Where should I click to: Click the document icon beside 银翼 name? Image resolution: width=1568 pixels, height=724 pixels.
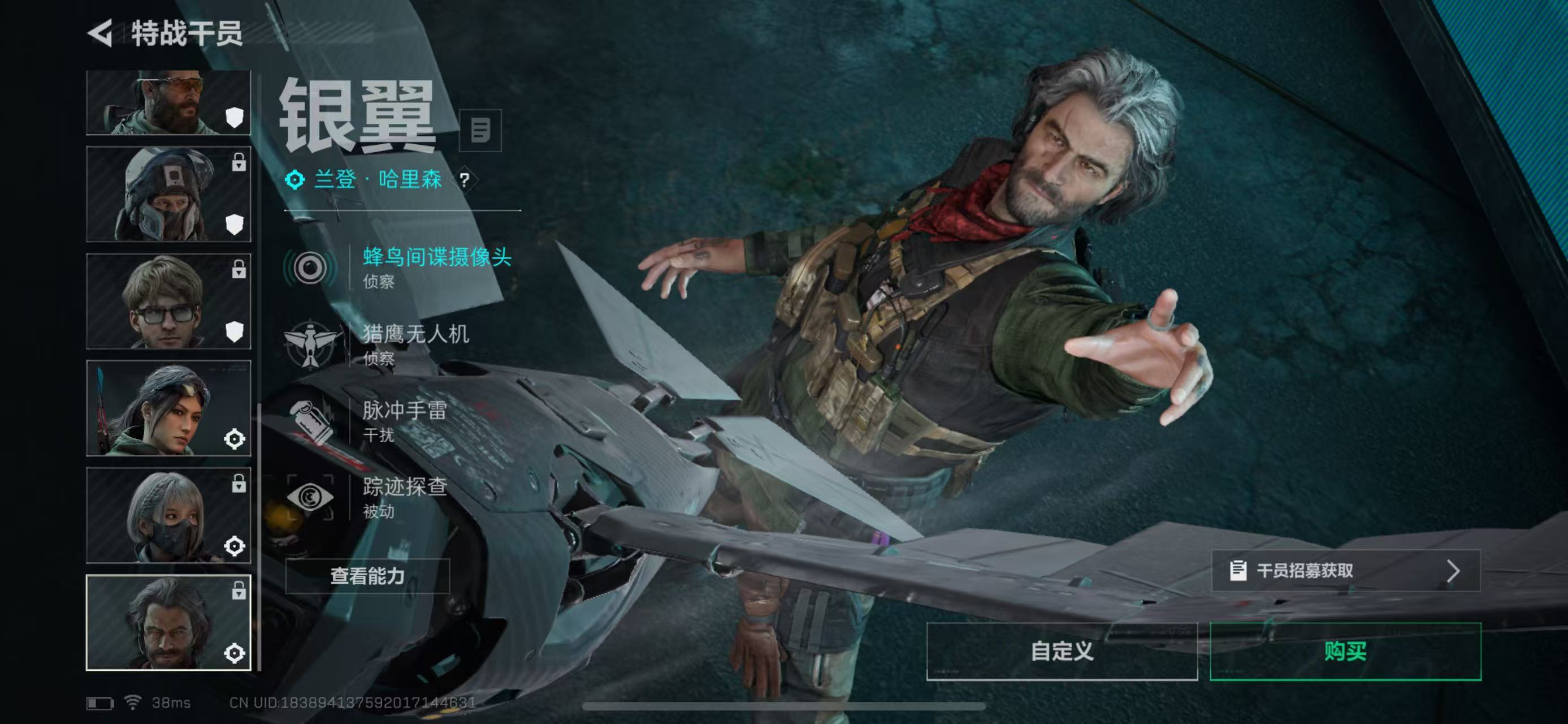click(480, 129)
